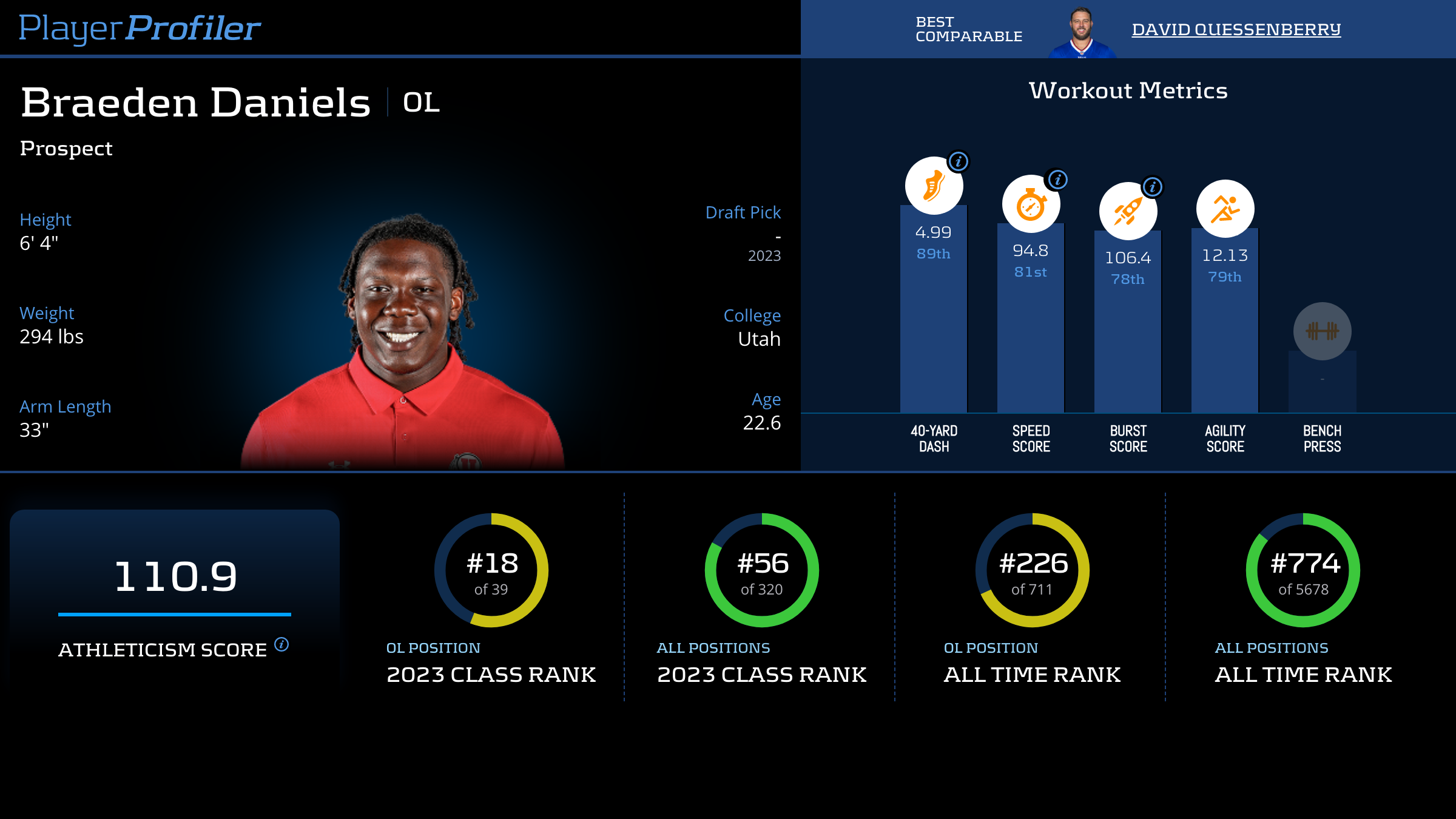Show info for the Burst Score metric
Image resolution: width=1456 pixels, height=819 pixels.
(x=1153, y=187)
